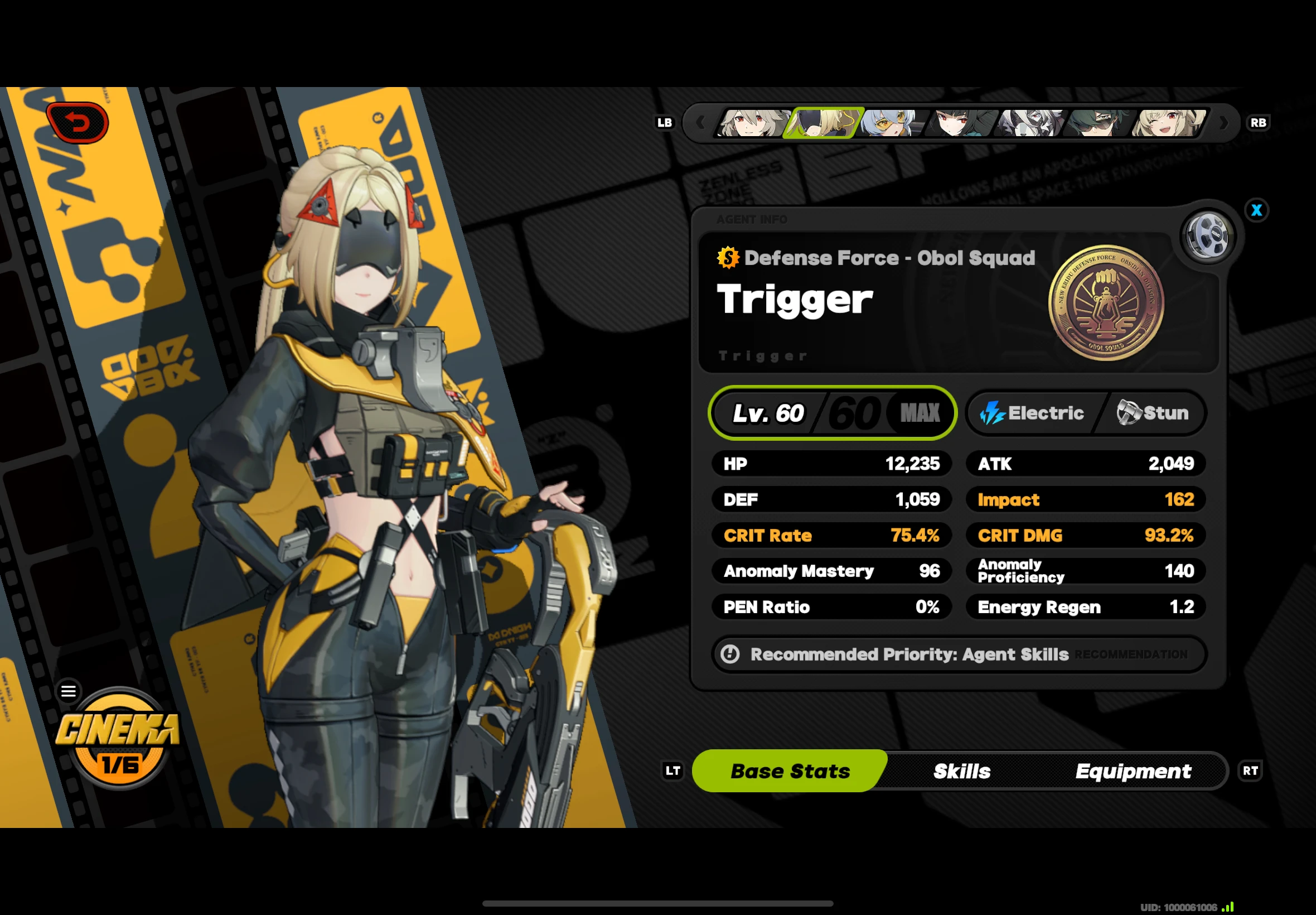The height and width of the screenshot is (915, 1316).
Task: Switch to the Skills tab
Action: (x=961, y=770)
